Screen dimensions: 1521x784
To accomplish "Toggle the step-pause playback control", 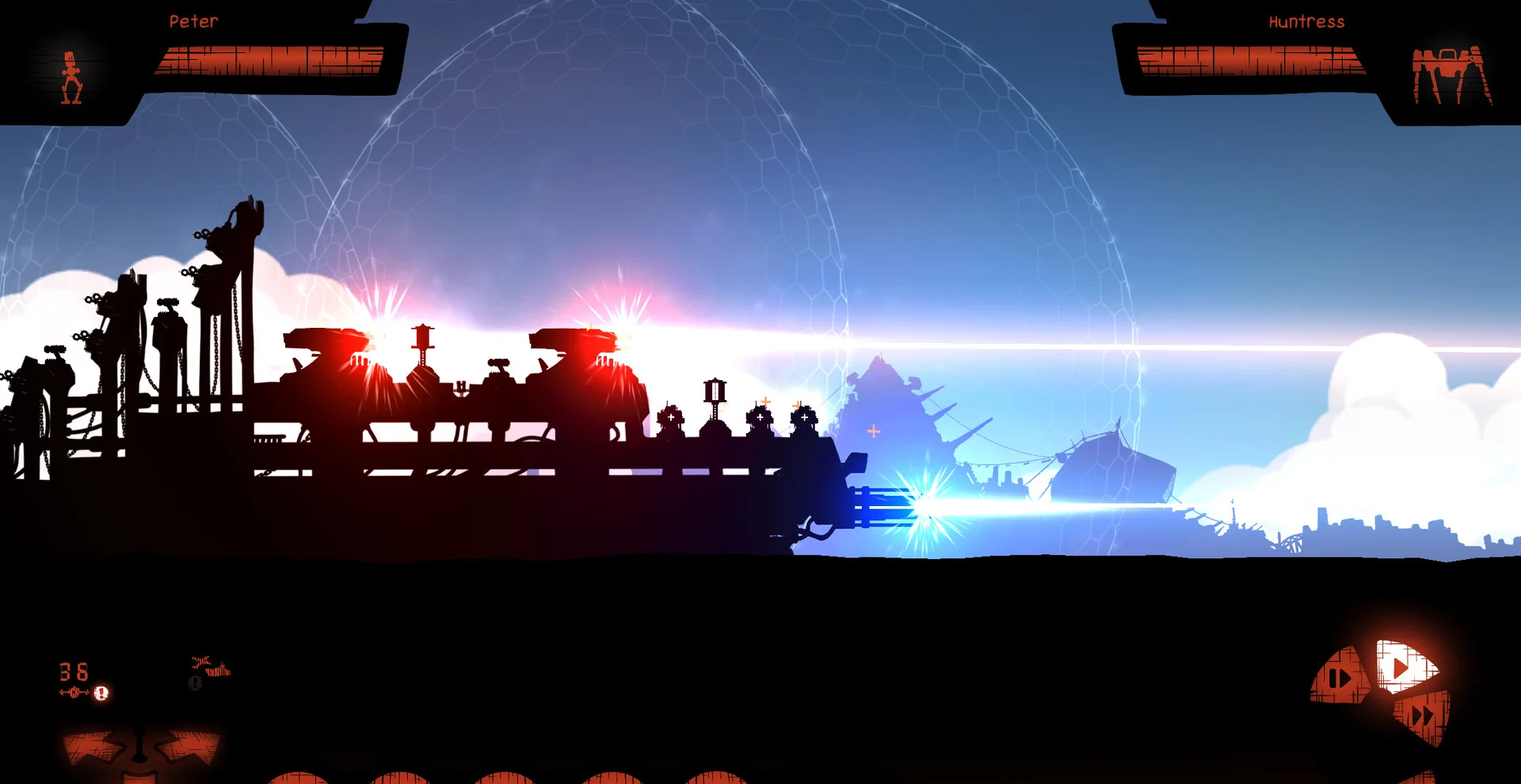I will point(1339,677).
